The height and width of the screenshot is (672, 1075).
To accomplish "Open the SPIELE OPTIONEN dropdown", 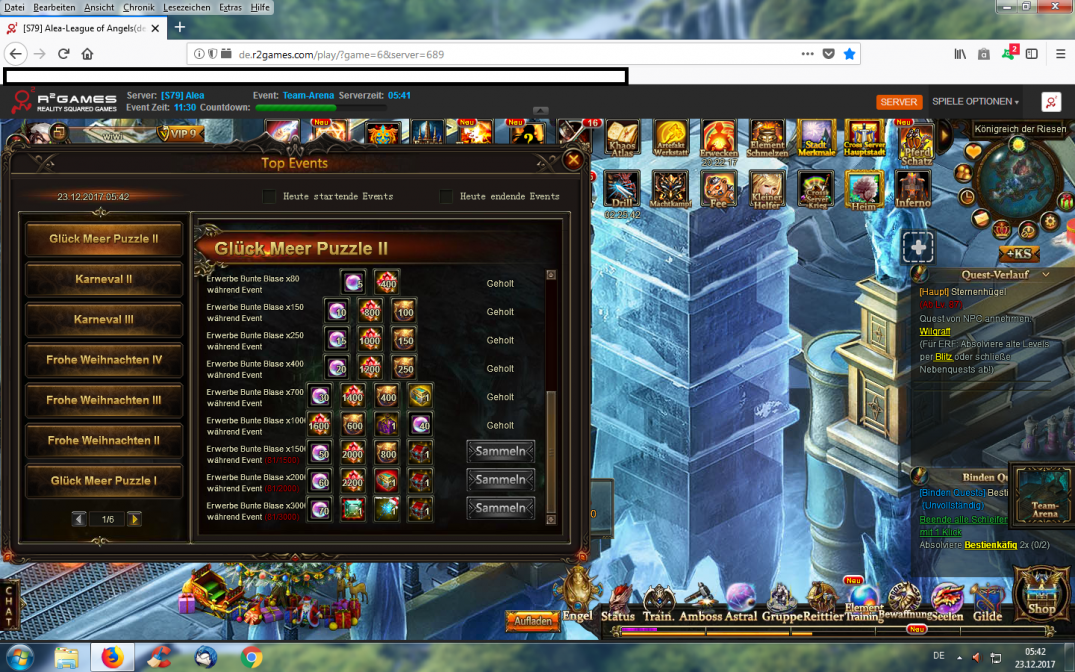I will point(975,102).
